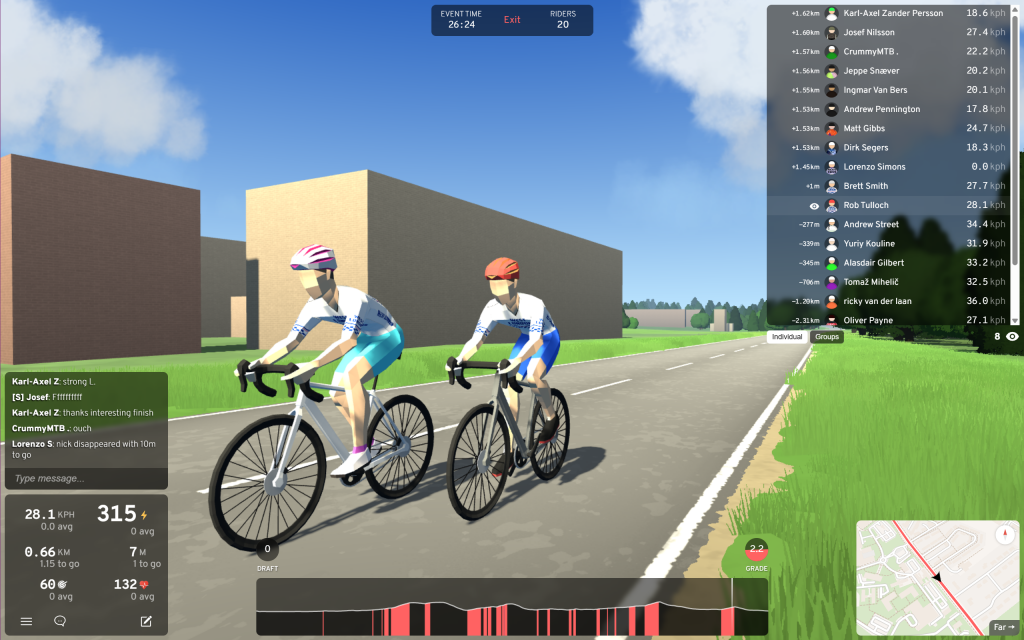Click the spectator eye count icon
This screenshot has height=640, width=1024.
(1012, 337)
